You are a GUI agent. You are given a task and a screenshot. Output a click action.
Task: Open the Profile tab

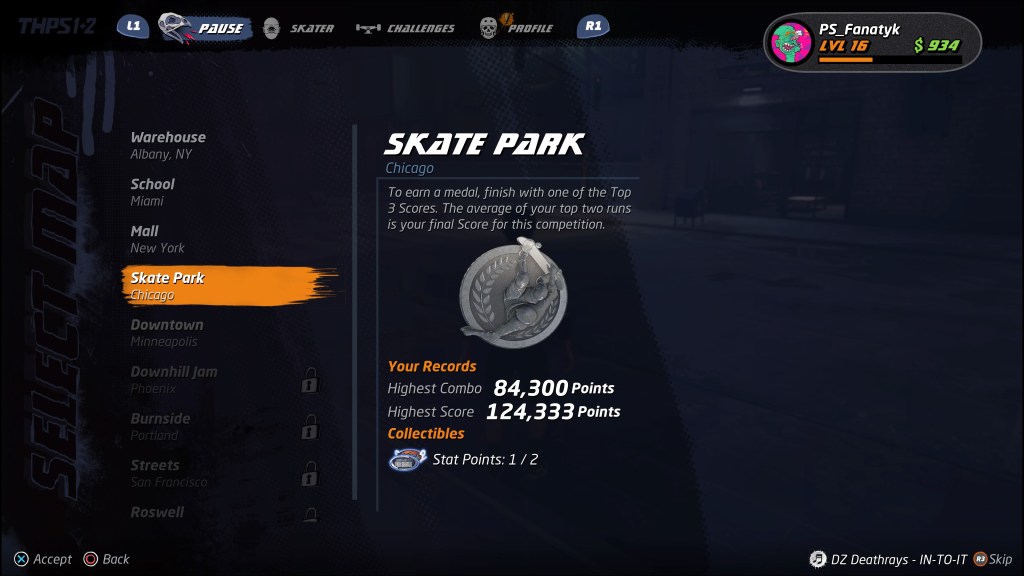pyautogui.click(x=516, y=28)
